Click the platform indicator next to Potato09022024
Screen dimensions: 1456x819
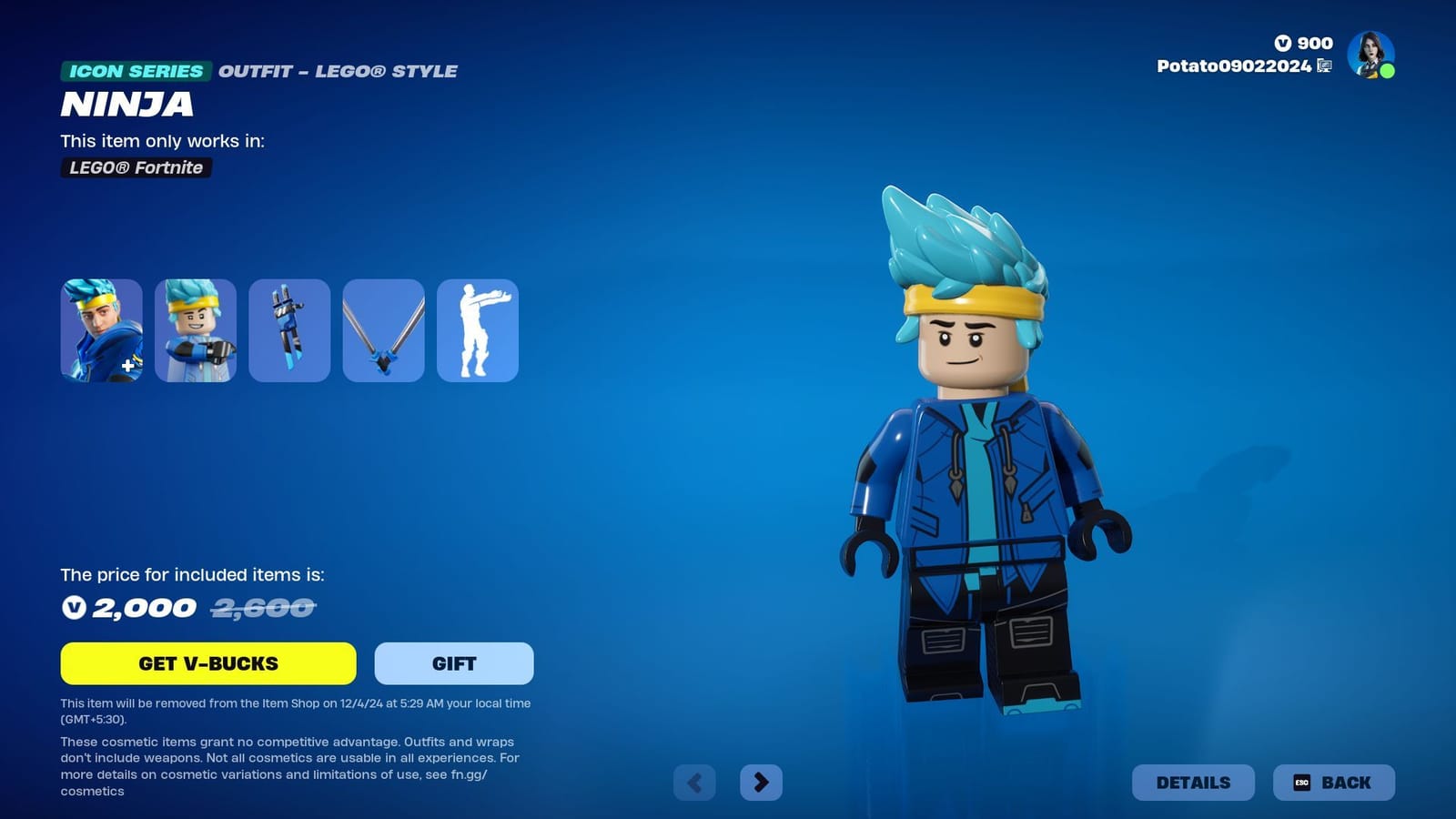click(1325, 66)
